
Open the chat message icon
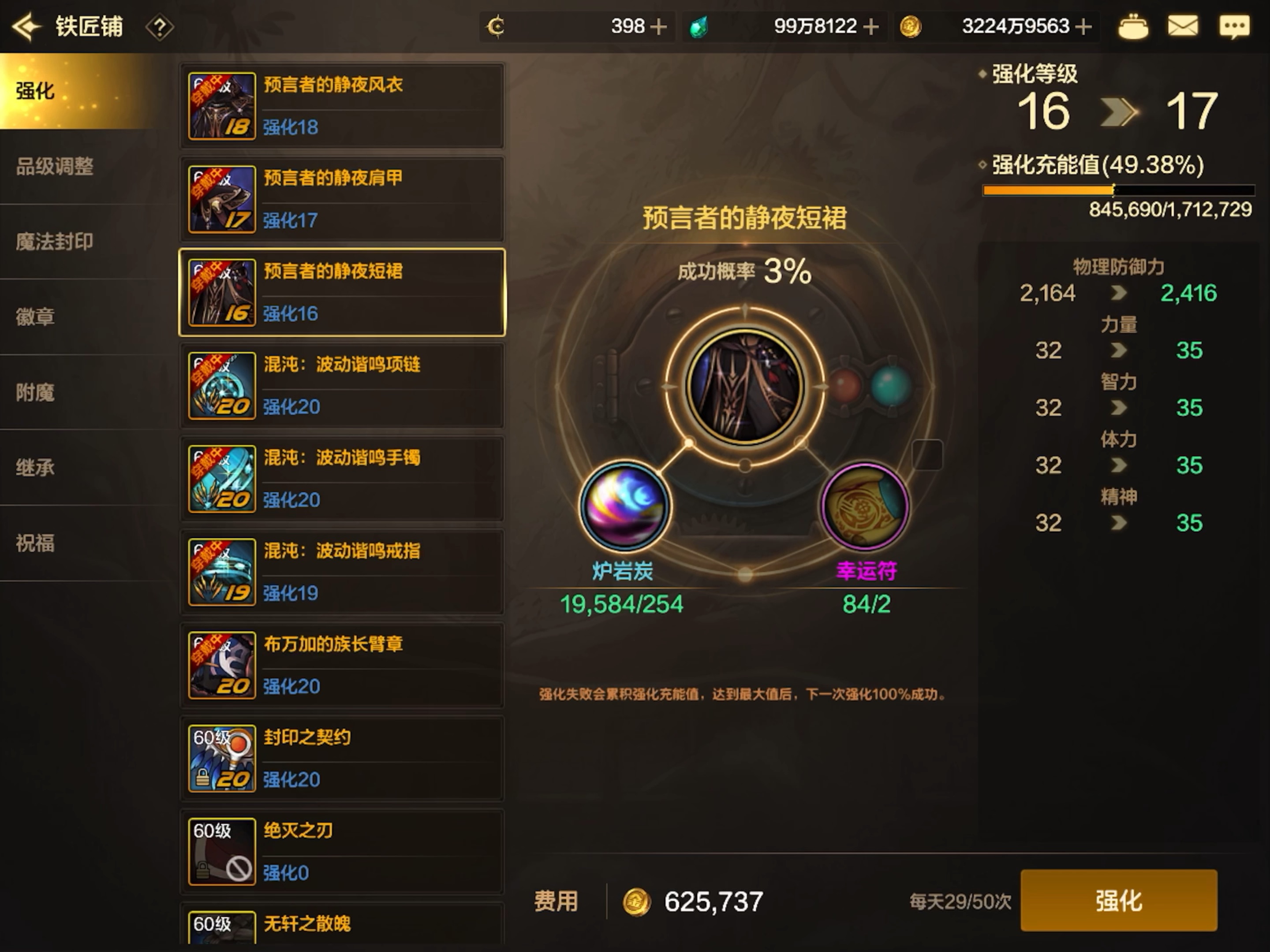1234,26
